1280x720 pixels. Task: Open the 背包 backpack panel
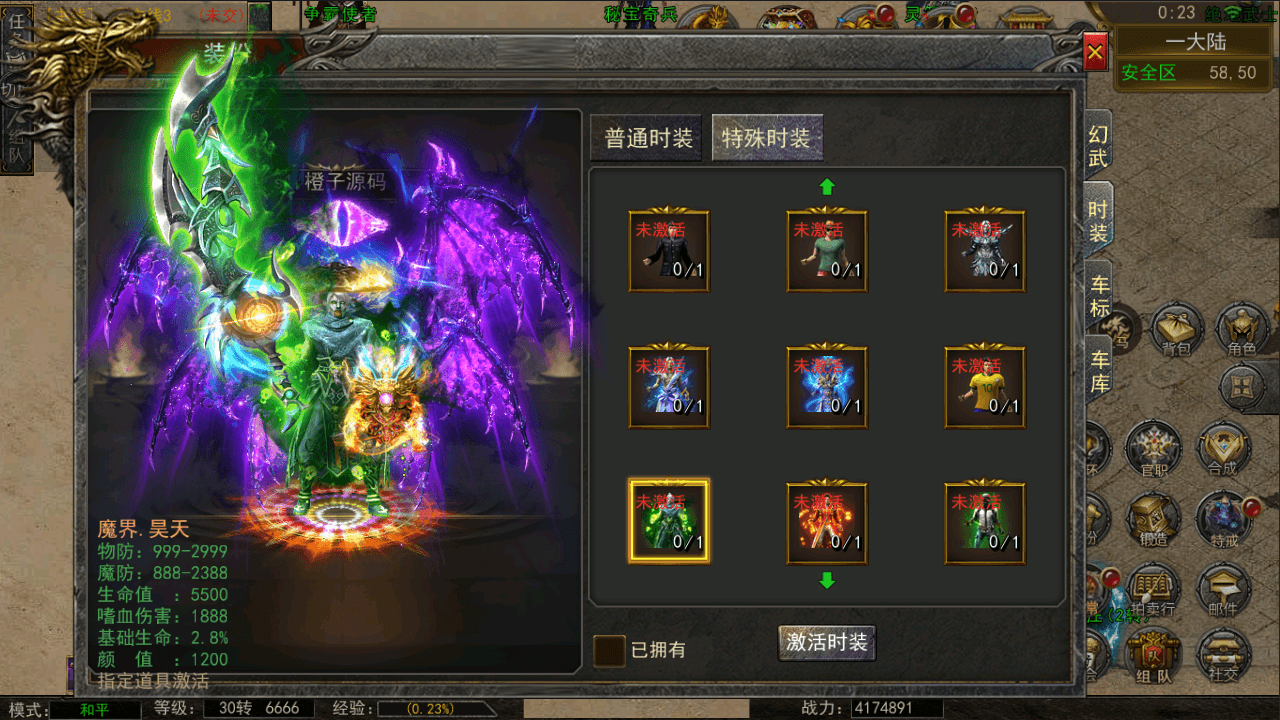click(x=1175, y=330)
